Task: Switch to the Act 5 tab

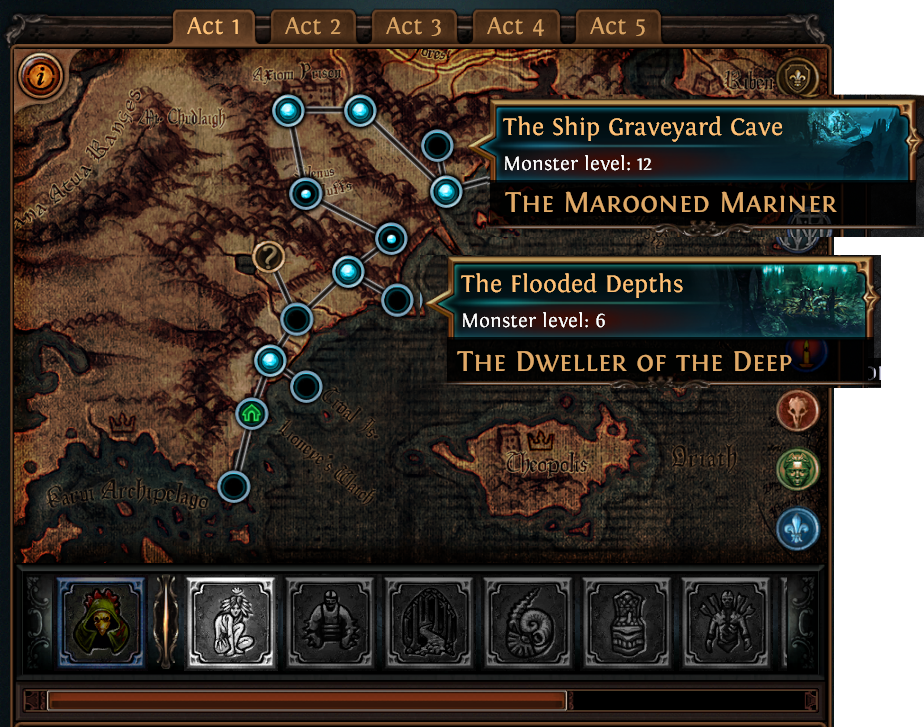Action: 618,27
